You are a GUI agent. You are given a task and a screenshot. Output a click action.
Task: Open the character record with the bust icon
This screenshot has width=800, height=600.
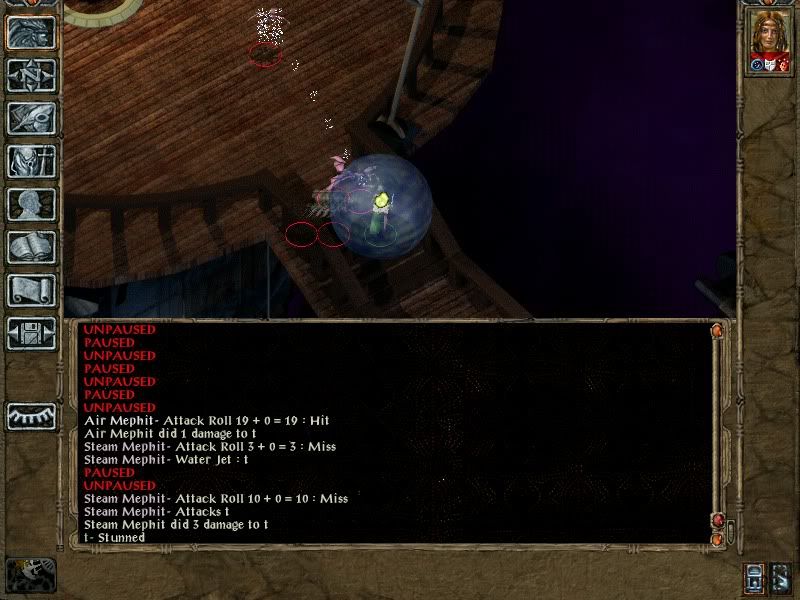pyautogui.click(x=32, y=204)
